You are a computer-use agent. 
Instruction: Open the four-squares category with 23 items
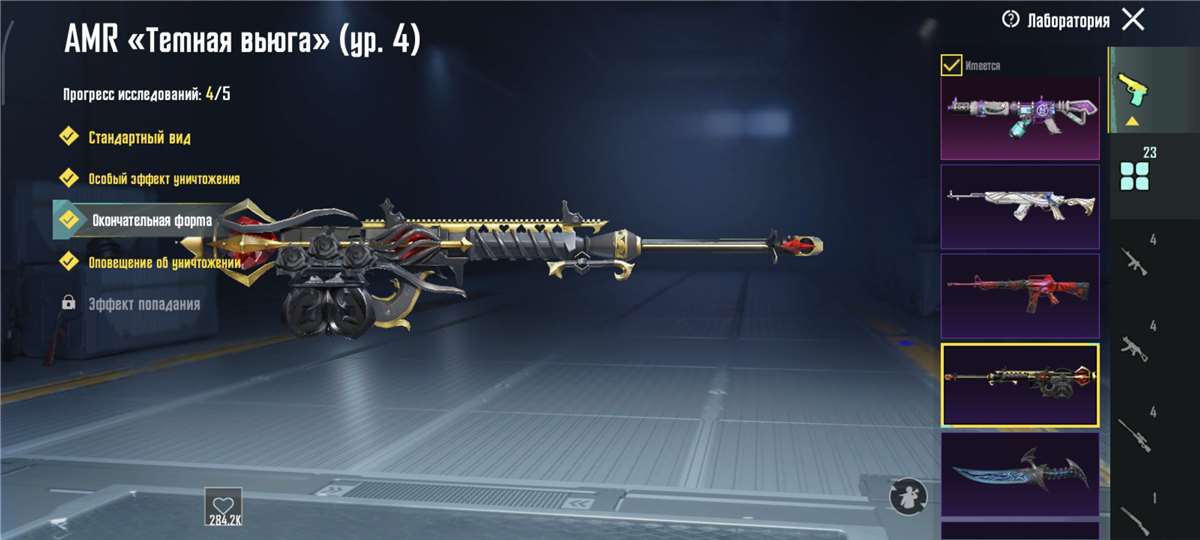[1135, 170]
